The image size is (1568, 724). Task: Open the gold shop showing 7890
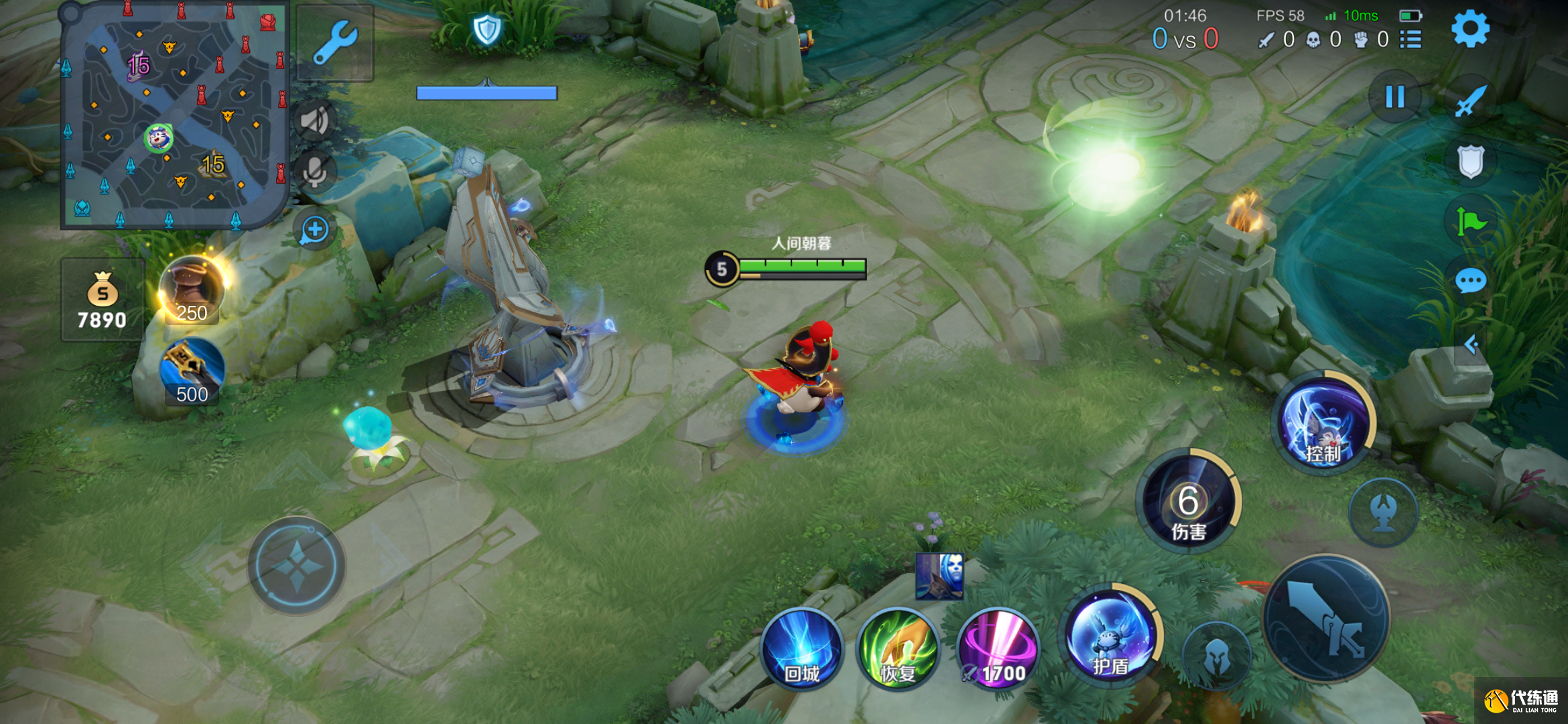coord(102,300)
